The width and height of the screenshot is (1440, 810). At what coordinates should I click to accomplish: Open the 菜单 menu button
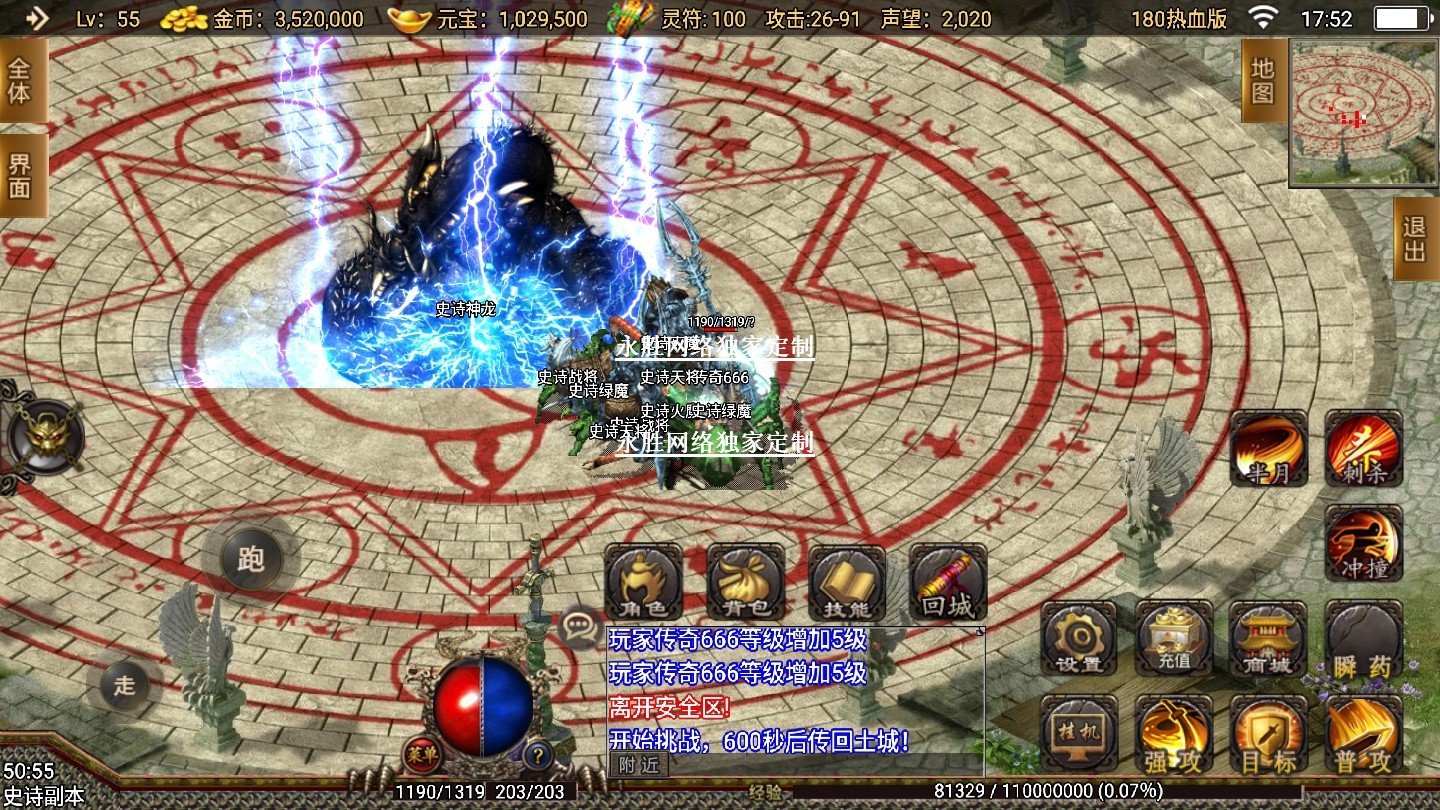tap(422, 754)
